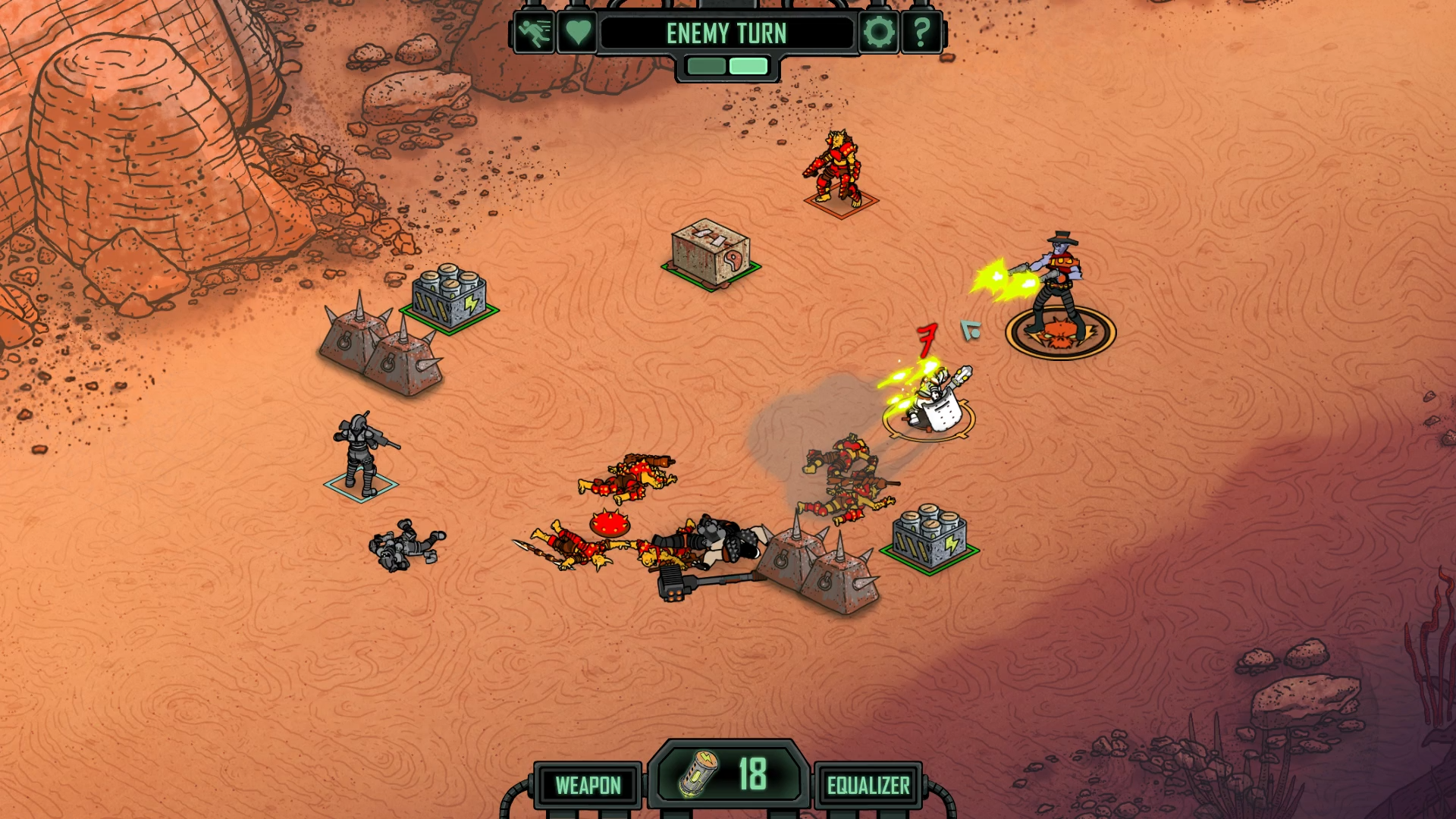Select the Weapon button
This screenshot has width=1456, height=819.
588,786
